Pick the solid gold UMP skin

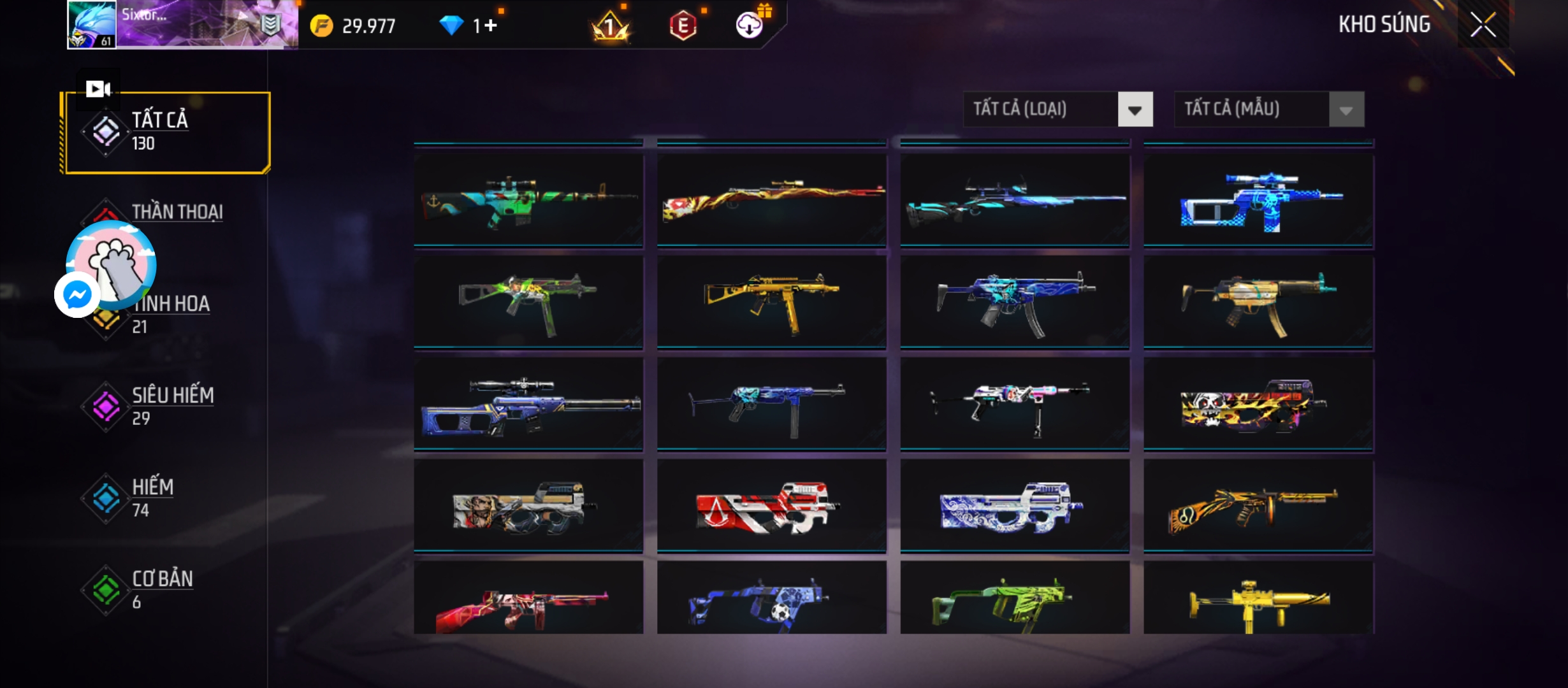click(x=771, y=302)
